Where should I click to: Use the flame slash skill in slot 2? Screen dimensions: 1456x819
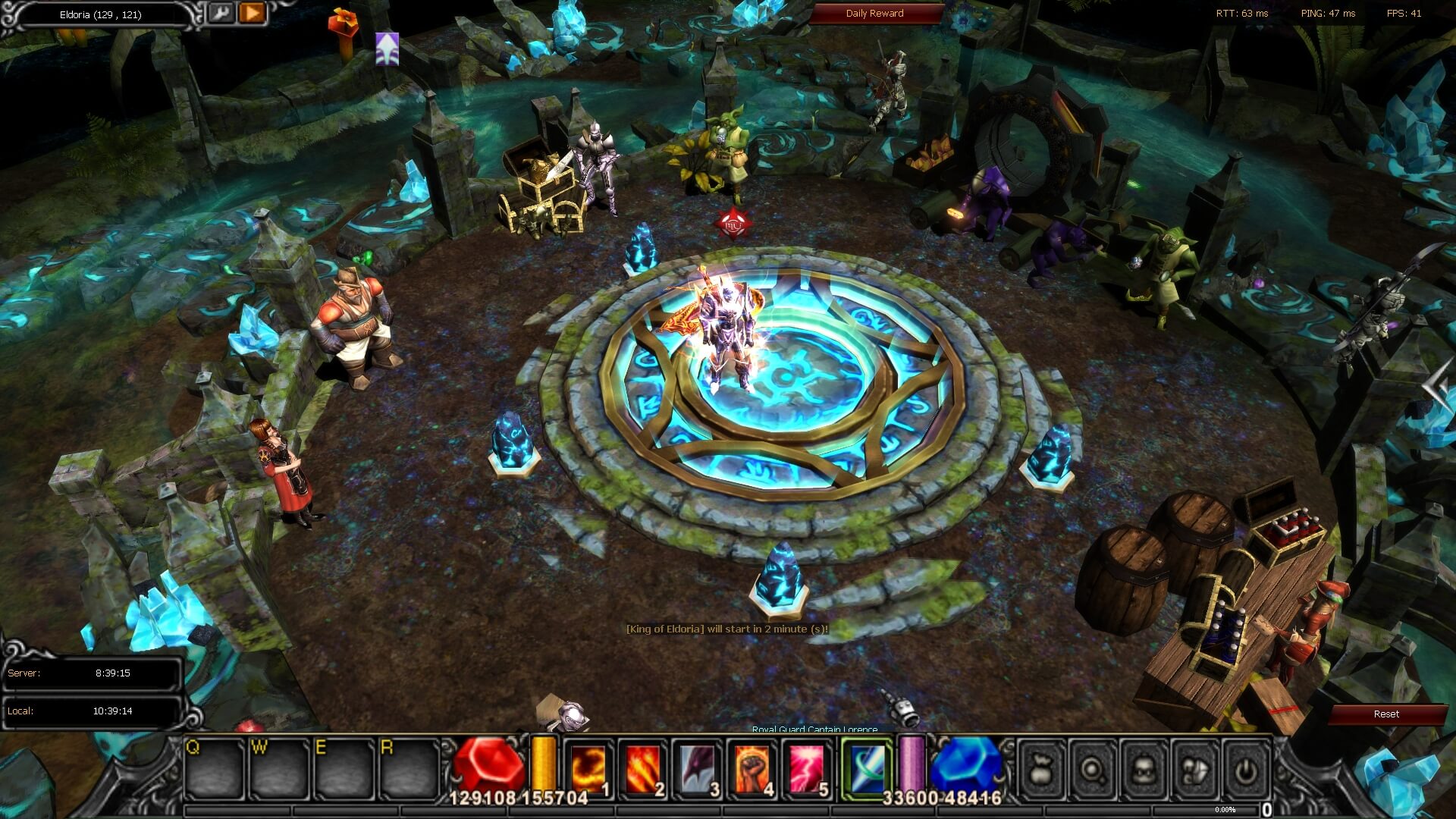642,767
